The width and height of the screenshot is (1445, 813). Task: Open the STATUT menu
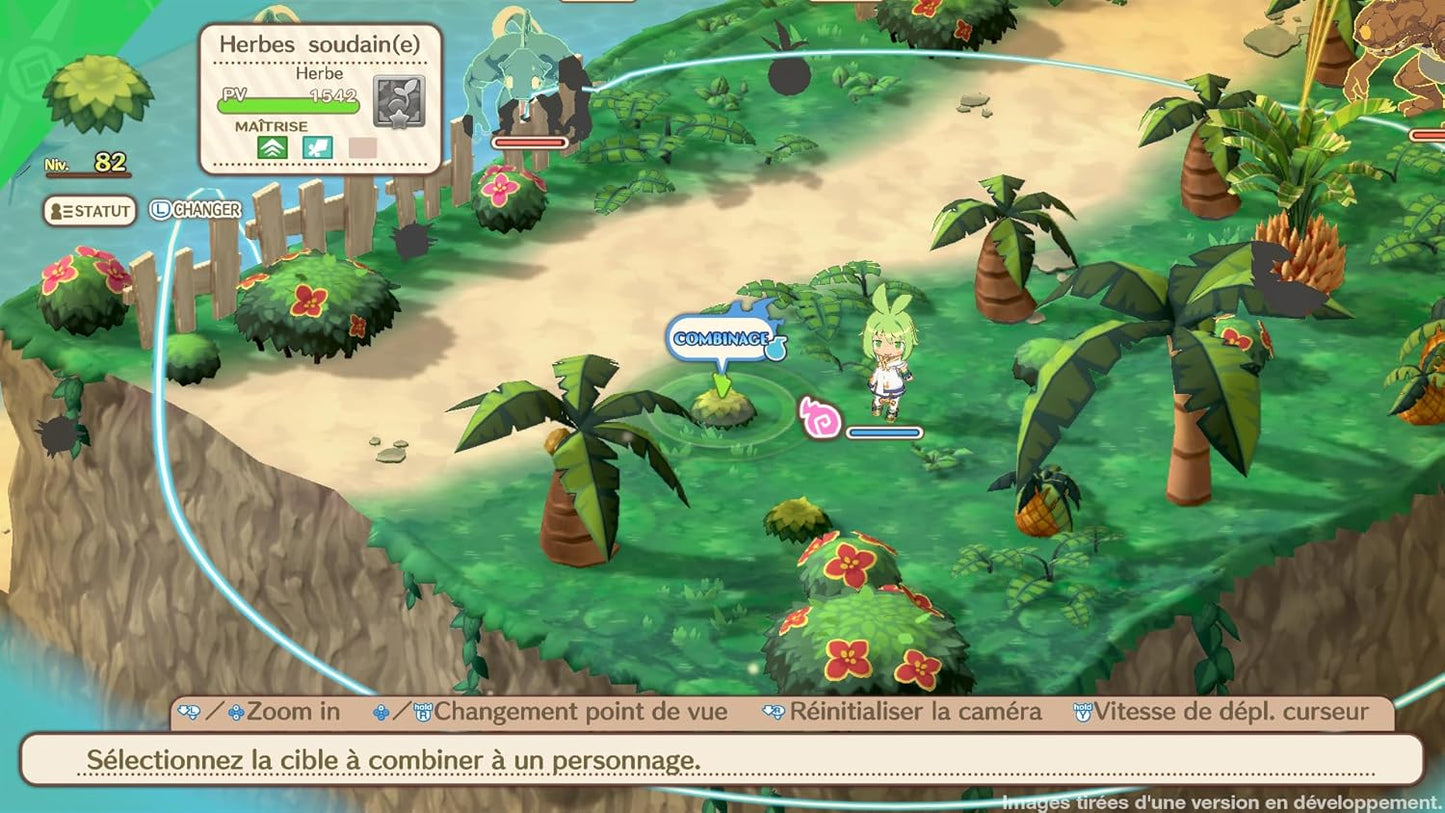(92, 210)
